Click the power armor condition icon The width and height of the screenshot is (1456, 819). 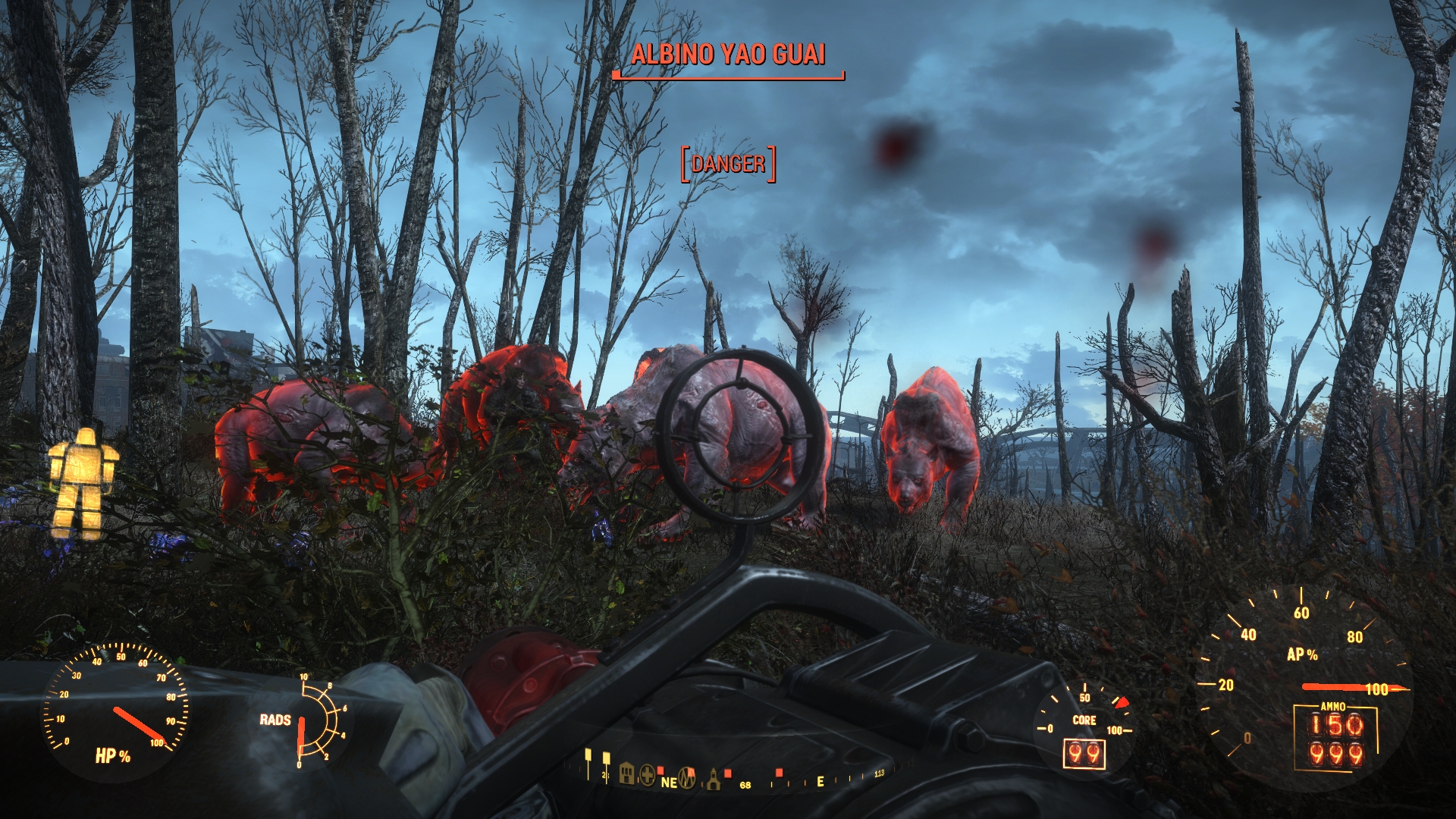coord(83,483)
